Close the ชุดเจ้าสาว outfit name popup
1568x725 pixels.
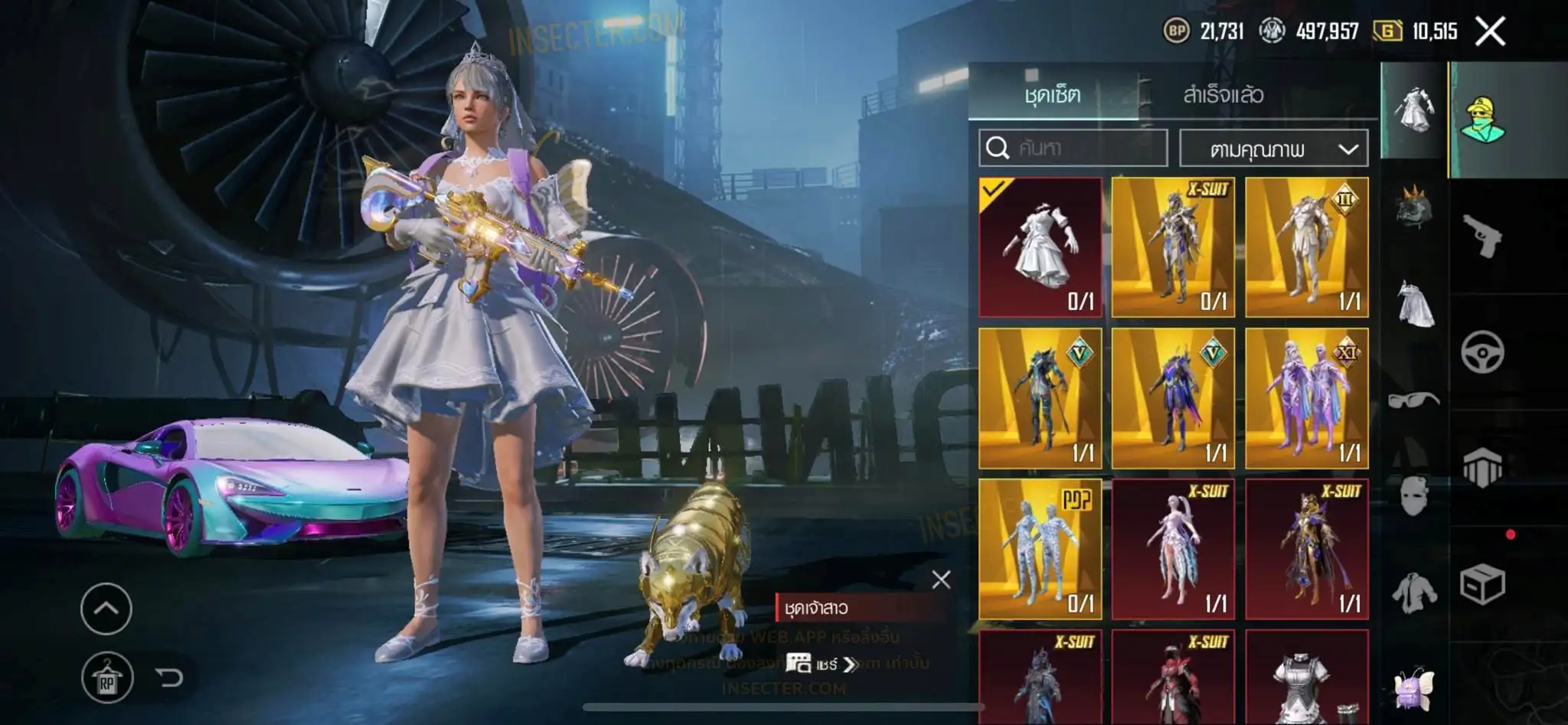coord(941,580)
